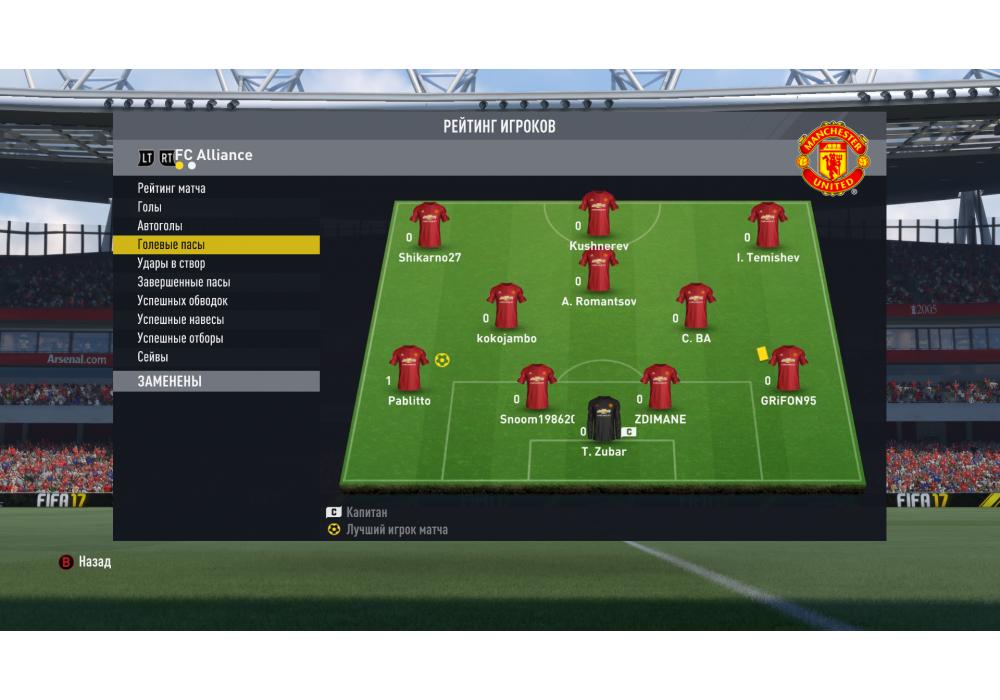
Task: Select the Рейтинг матча stat entry
Action: (x=172, y=189)
